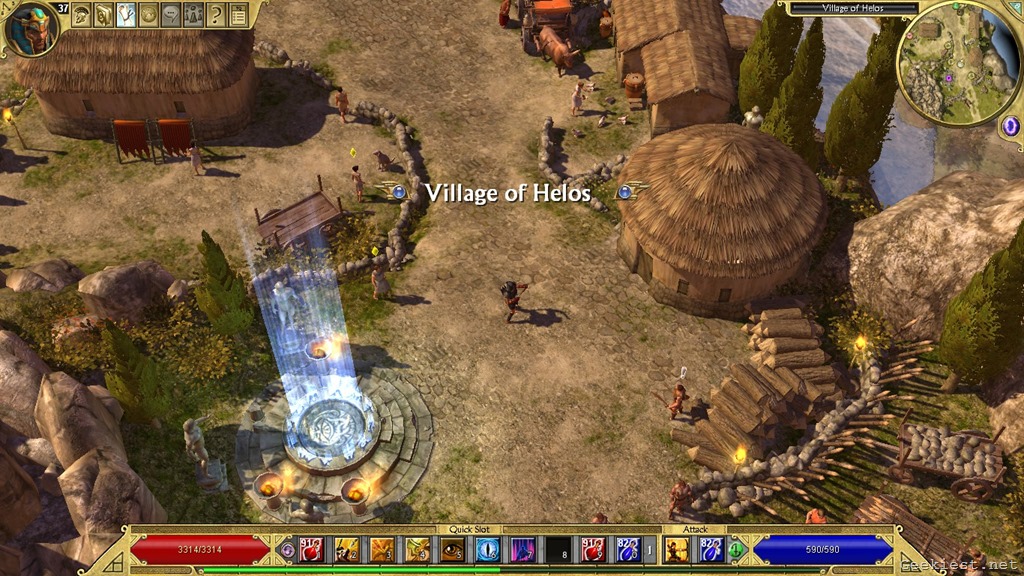This screenshot has width=1024, height=576.
Task: Open the party members icon
Action: [192, 14]
